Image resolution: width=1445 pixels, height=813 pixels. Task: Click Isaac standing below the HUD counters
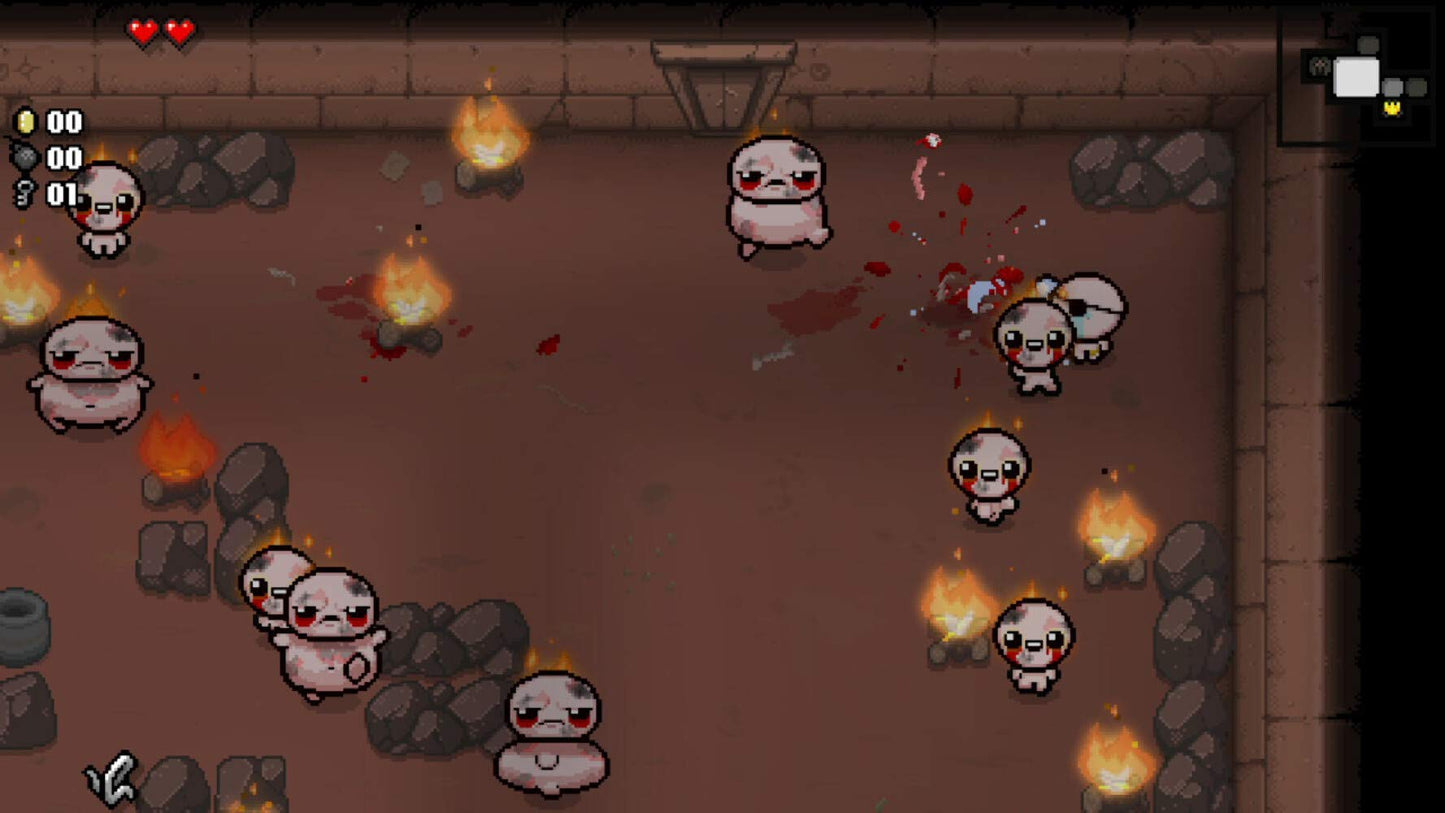coord(108,210)
